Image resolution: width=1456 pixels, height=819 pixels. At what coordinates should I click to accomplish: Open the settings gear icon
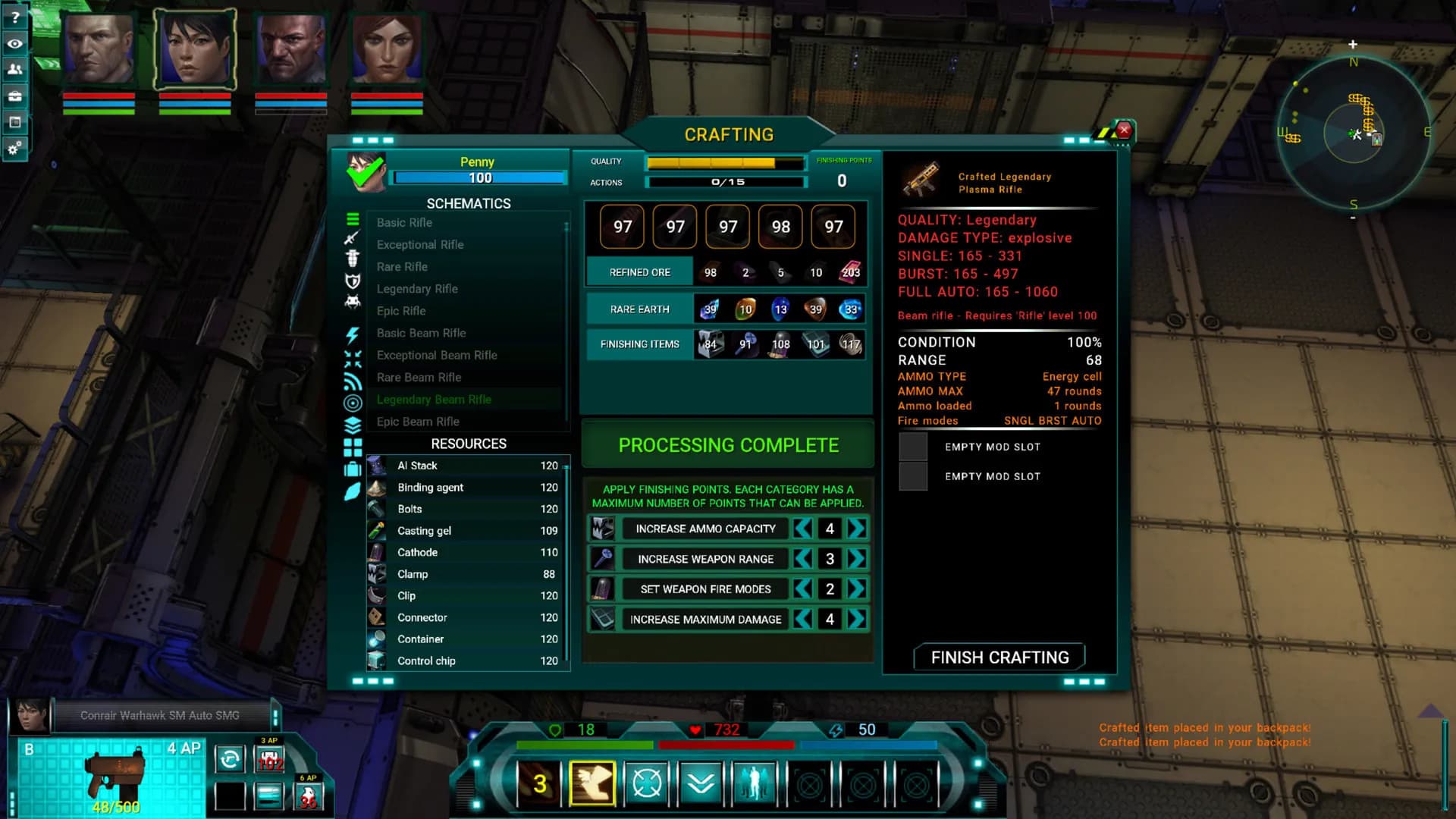point(14,148)
